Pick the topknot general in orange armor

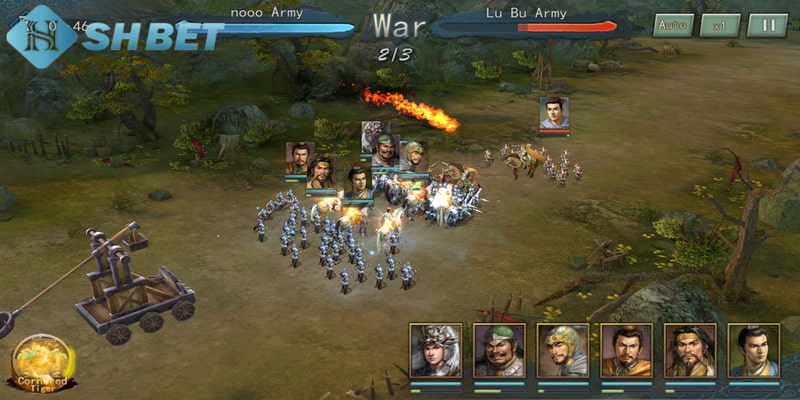[x=626, y=350]
